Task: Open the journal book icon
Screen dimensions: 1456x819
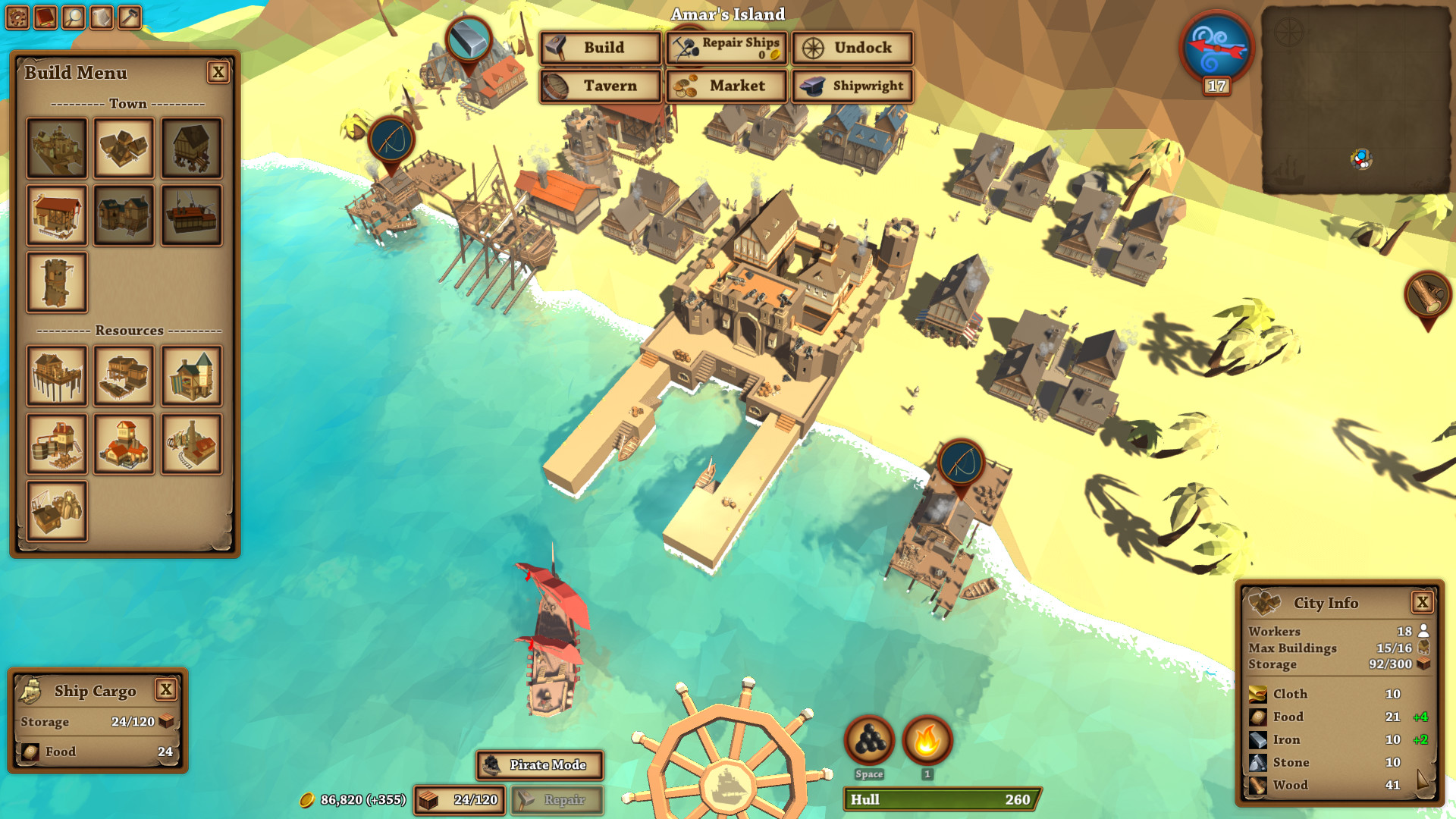Action: (x=45, y=17)
